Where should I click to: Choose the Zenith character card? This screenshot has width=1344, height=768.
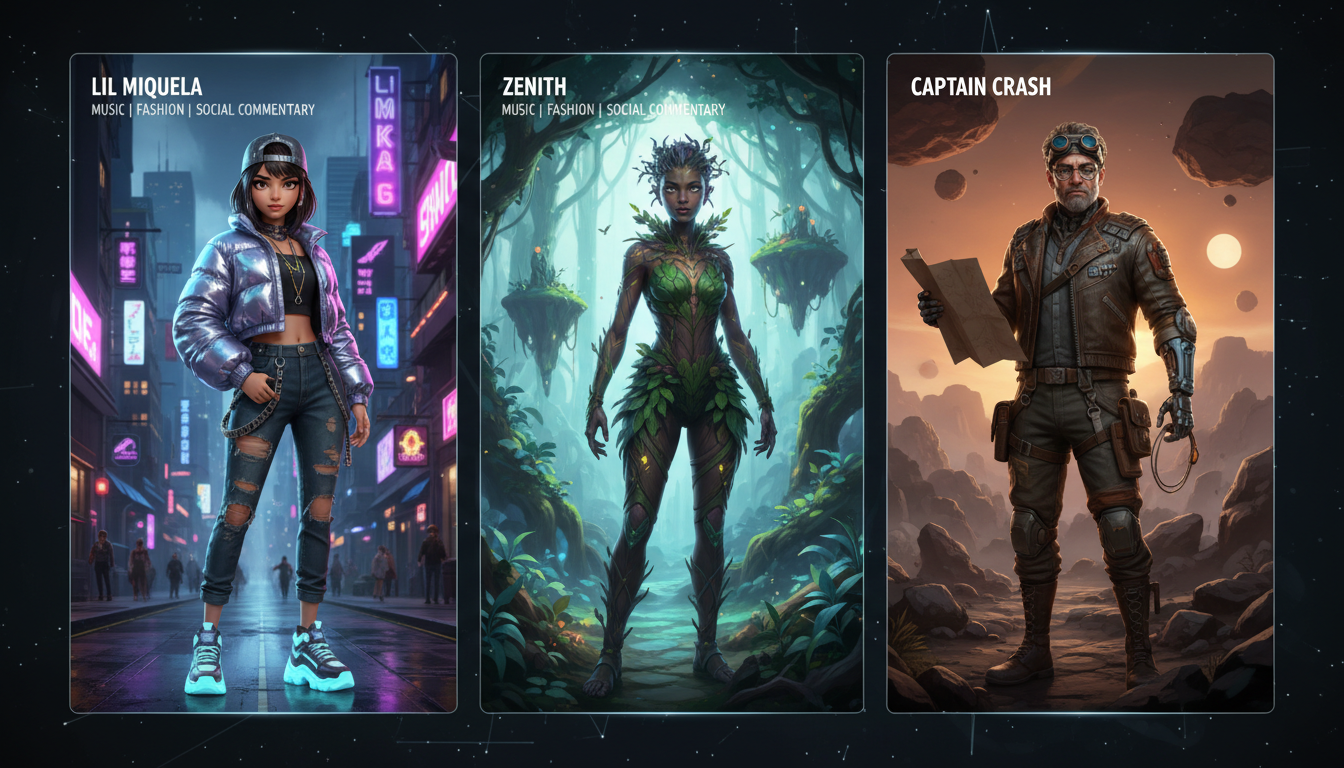point(672,383)
